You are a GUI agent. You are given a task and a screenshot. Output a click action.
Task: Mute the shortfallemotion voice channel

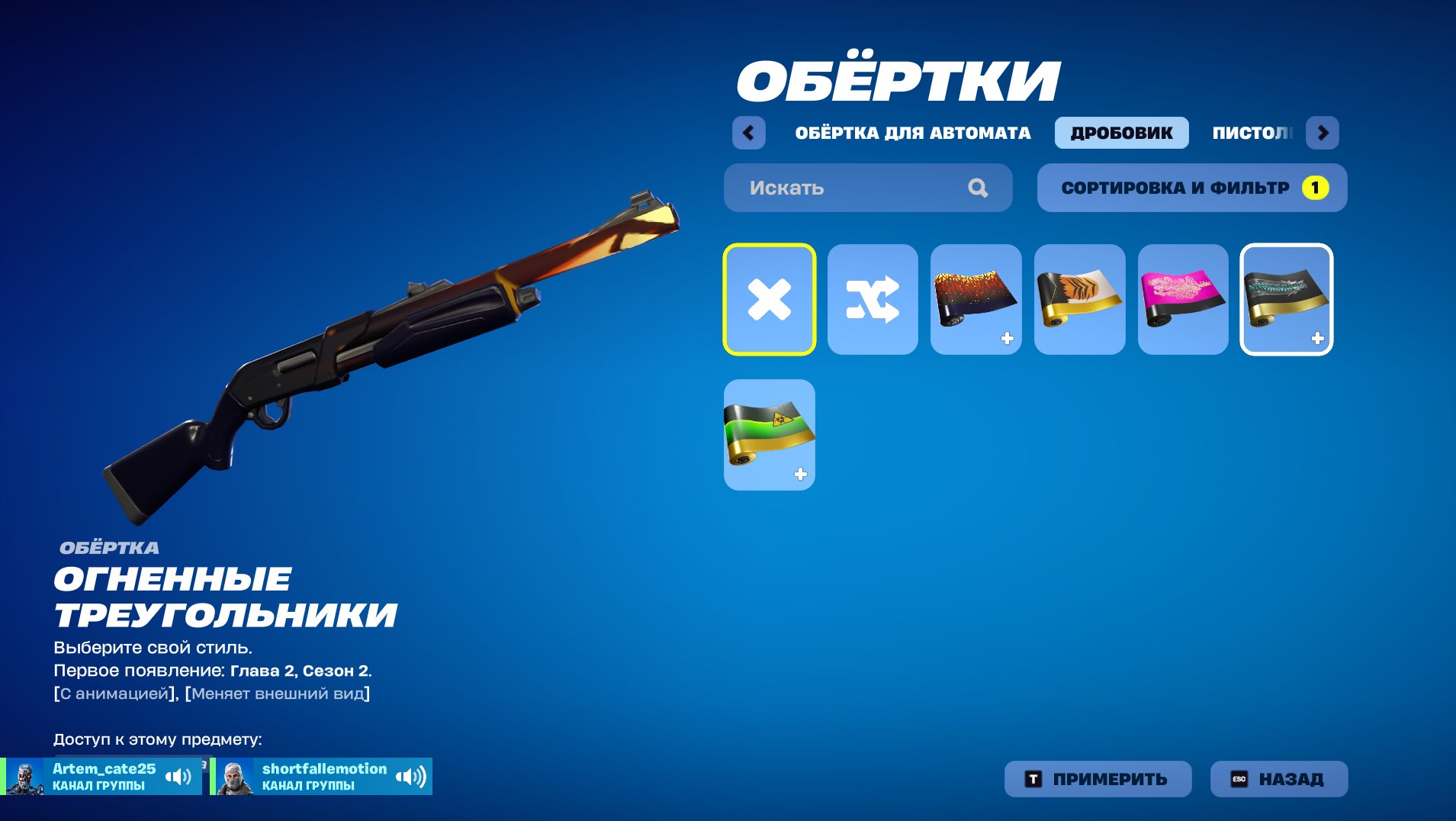pyautogui.click(x=413, y=776)
